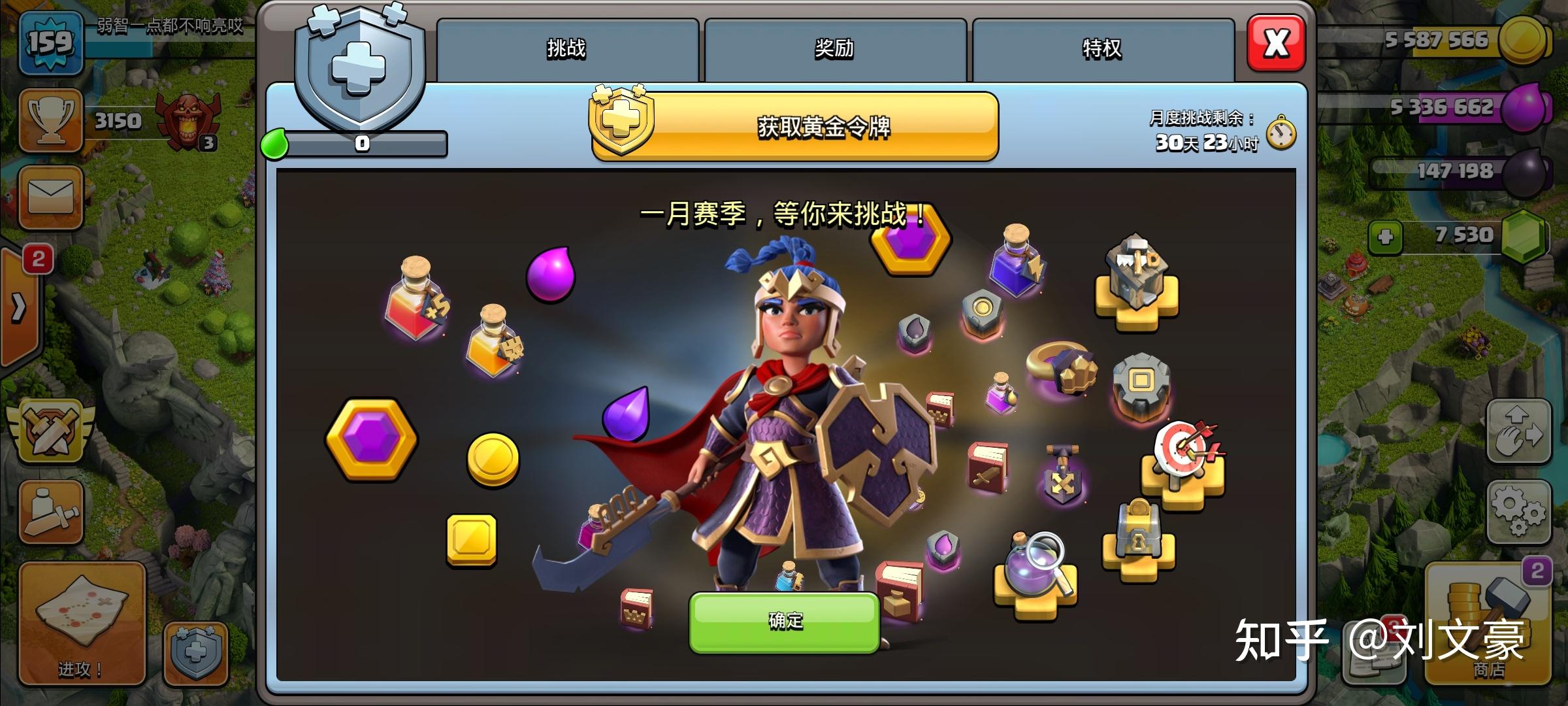Open the 奖励 rewards tab
Screen dimensions: 1568x706
[x=835, y=49]
